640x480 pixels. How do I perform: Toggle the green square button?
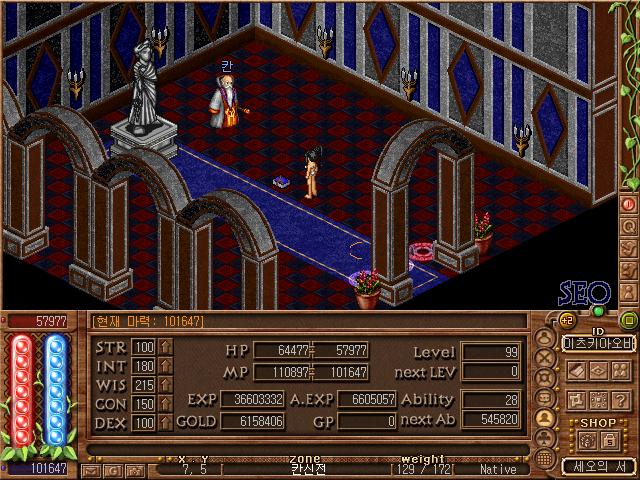(x=628, y=320)
